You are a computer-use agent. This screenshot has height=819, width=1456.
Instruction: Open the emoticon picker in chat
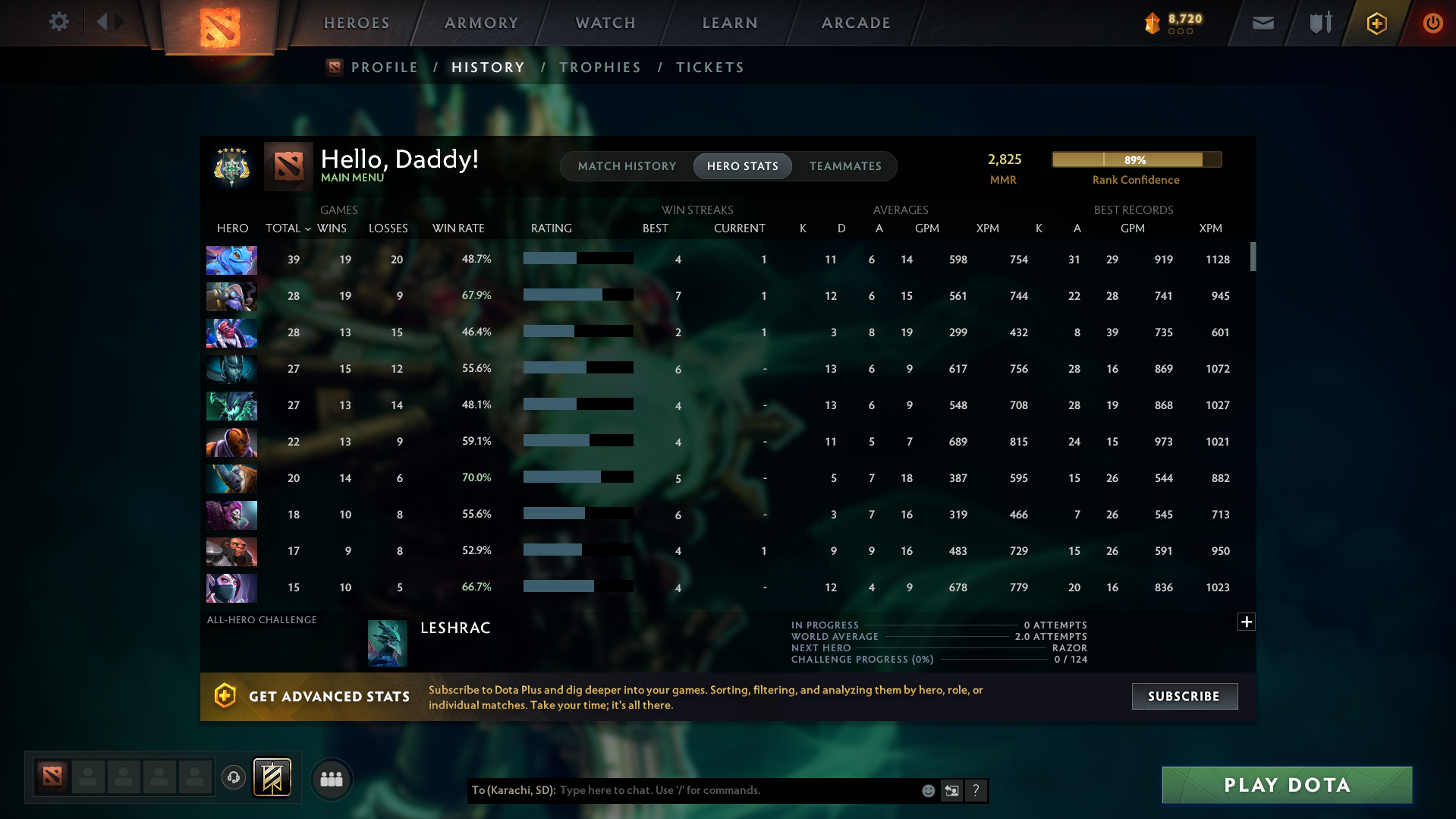[x=927, y=790]
